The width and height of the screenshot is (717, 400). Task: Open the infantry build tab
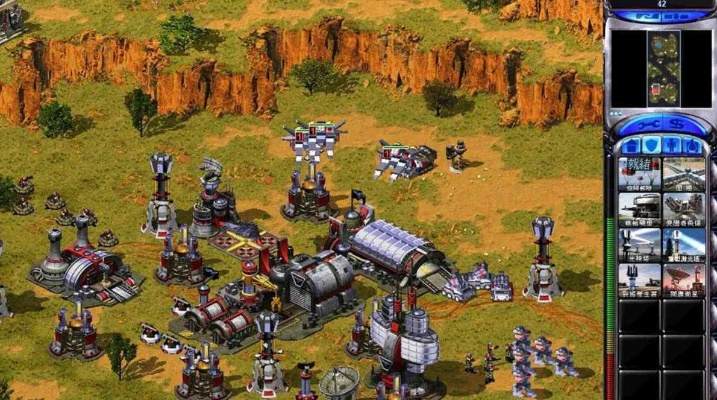click(x=669, y=146)
